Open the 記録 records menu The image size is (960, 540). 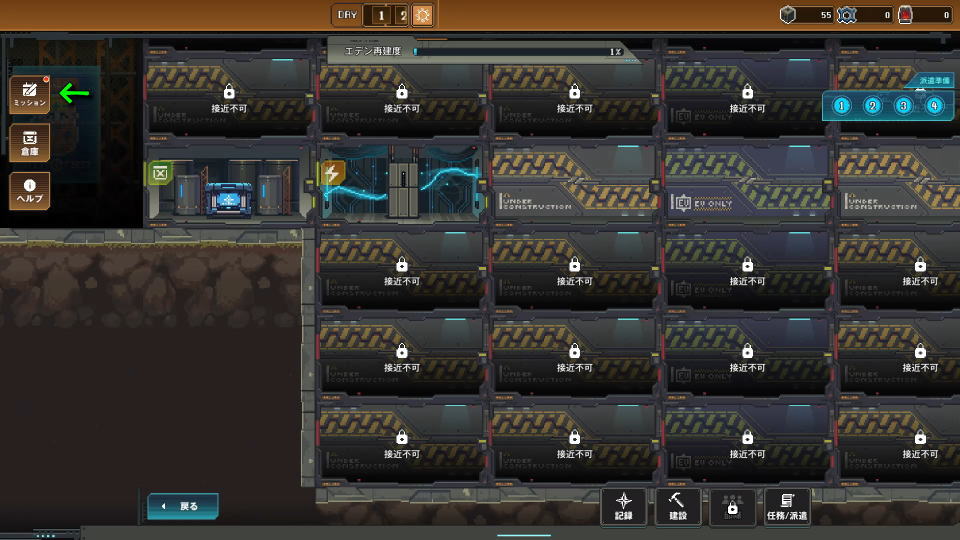point(624,506)
